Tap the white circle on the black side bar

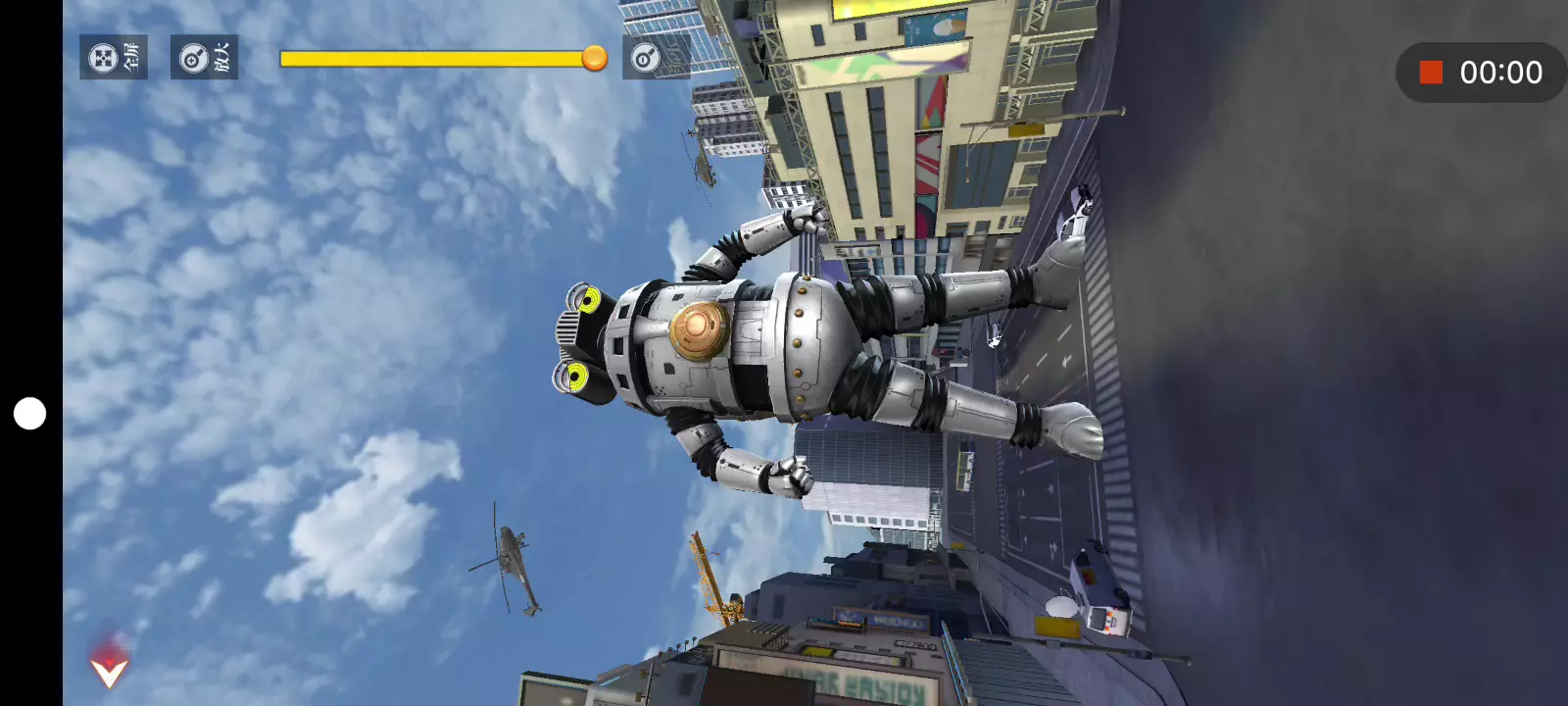pyautogui.click(x=29, y=414)
